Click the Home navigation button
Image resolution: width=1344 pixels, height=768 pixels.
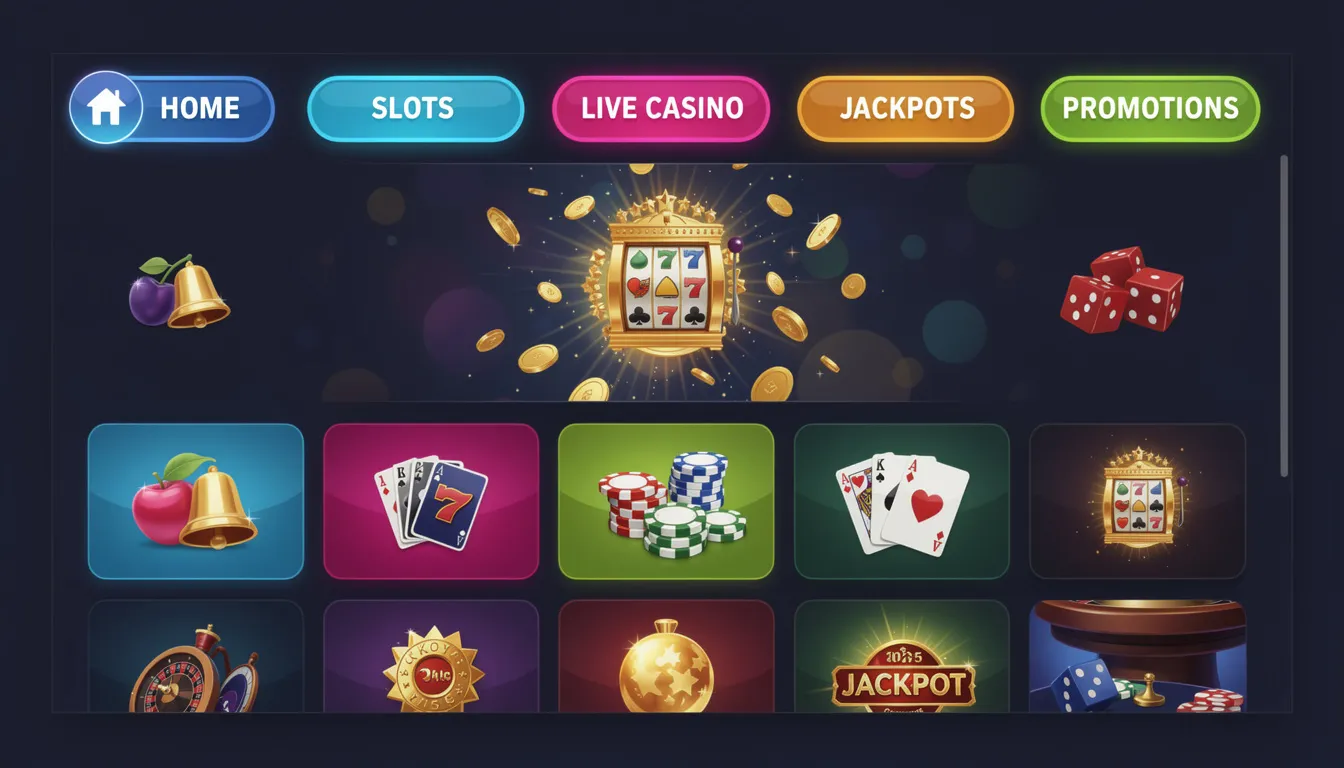click(x=200, y=108)
